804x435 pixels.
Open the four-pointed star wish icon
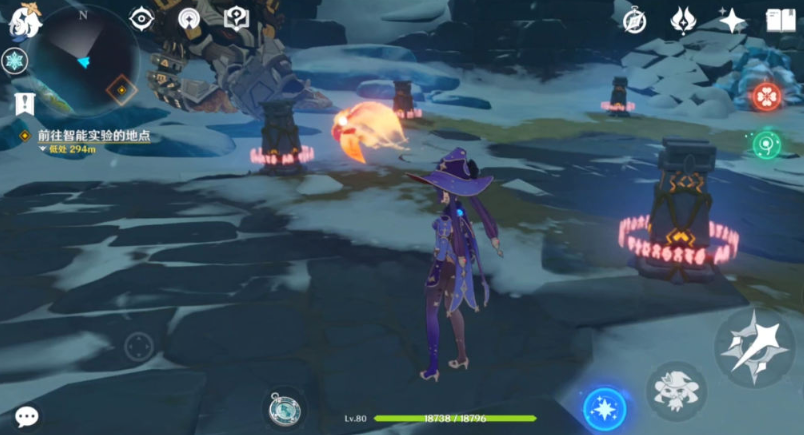coord(732,20)
